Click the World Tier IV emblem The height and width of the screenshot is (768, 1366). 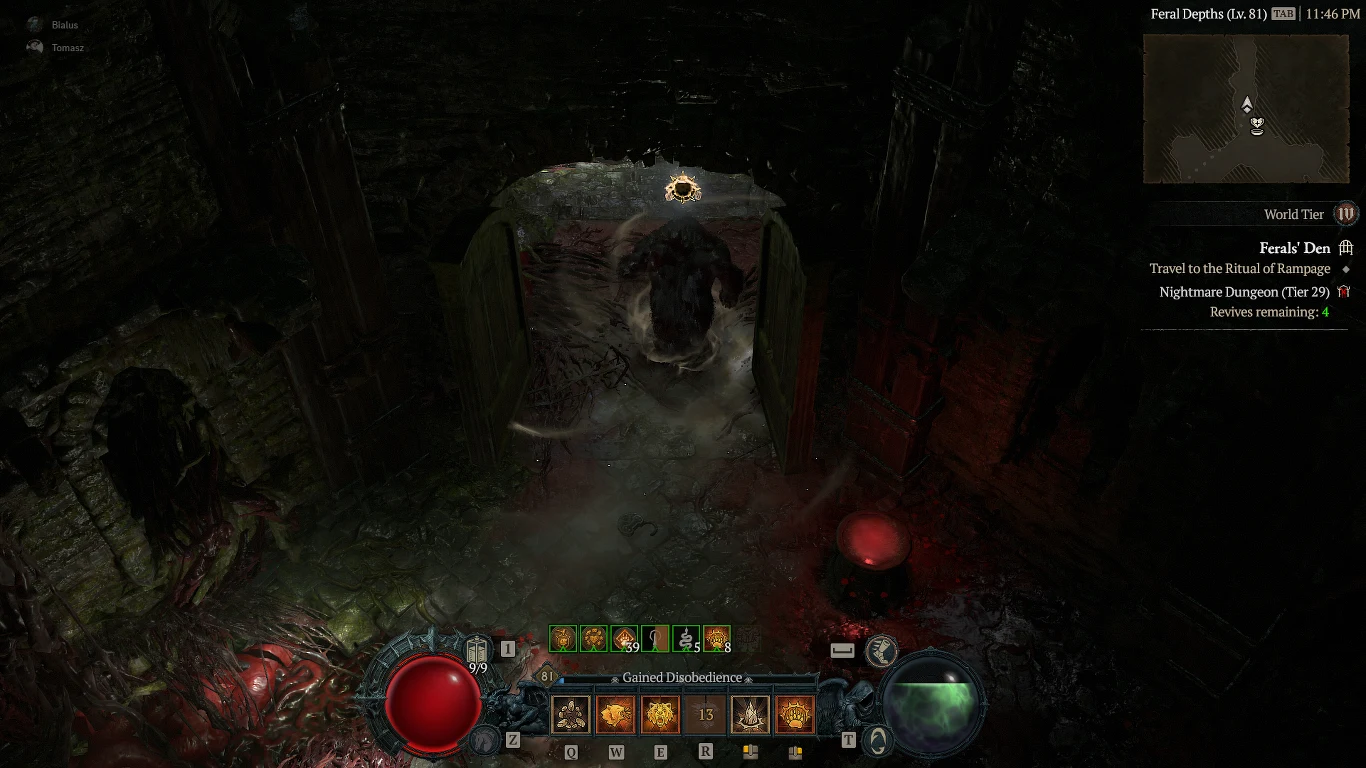tap(1346, 213)
